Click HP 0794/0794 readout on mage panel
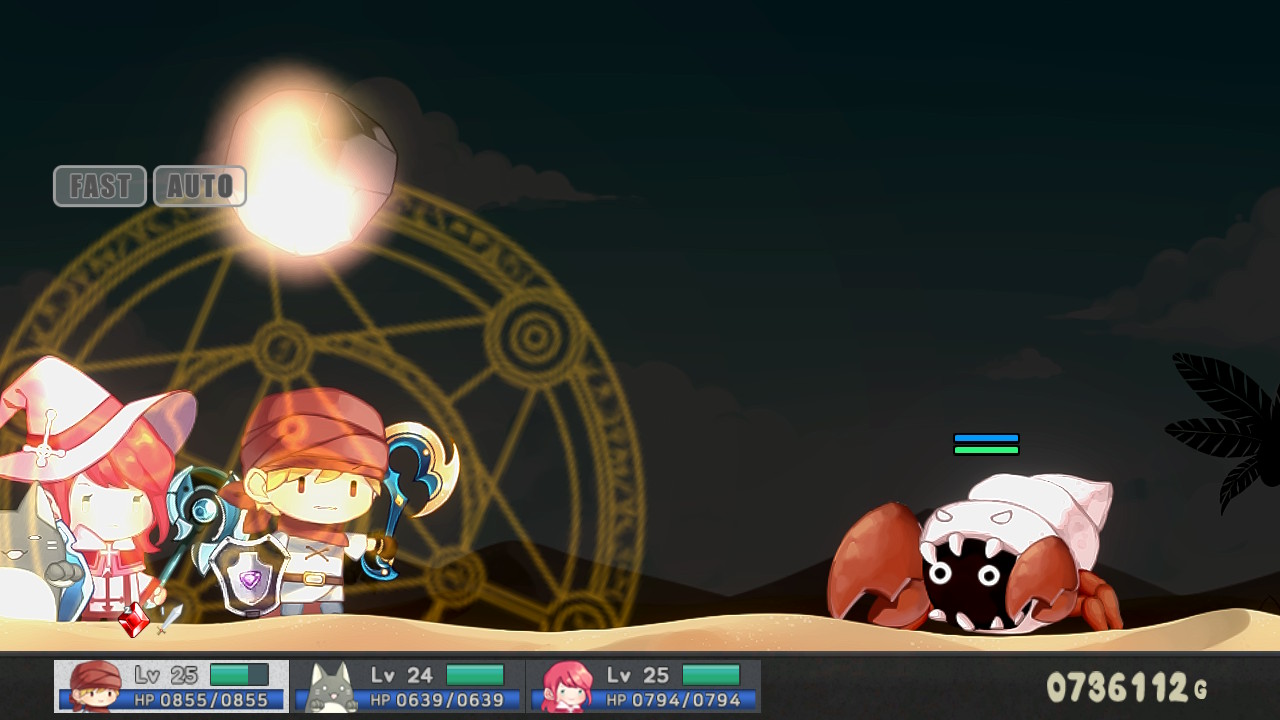Image resolution: width=1280 pixels, height=720 pixels. click(672, 701)
